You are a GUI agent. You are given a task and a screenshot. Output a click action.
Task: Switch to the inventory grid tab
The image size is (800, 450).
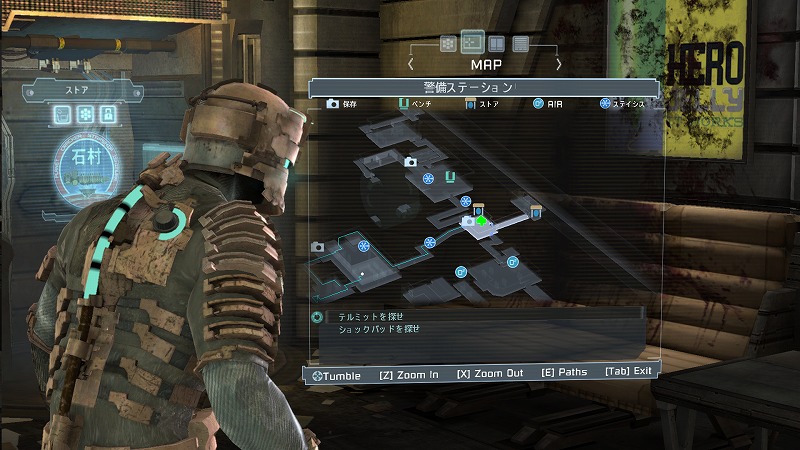(448, 44)
